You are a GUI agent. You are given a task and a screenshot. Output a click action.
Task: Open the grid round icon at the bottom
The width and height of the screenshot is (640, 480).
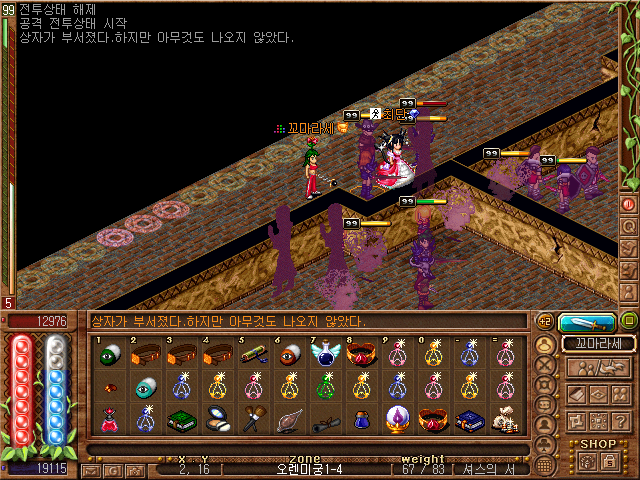point(546,465)
